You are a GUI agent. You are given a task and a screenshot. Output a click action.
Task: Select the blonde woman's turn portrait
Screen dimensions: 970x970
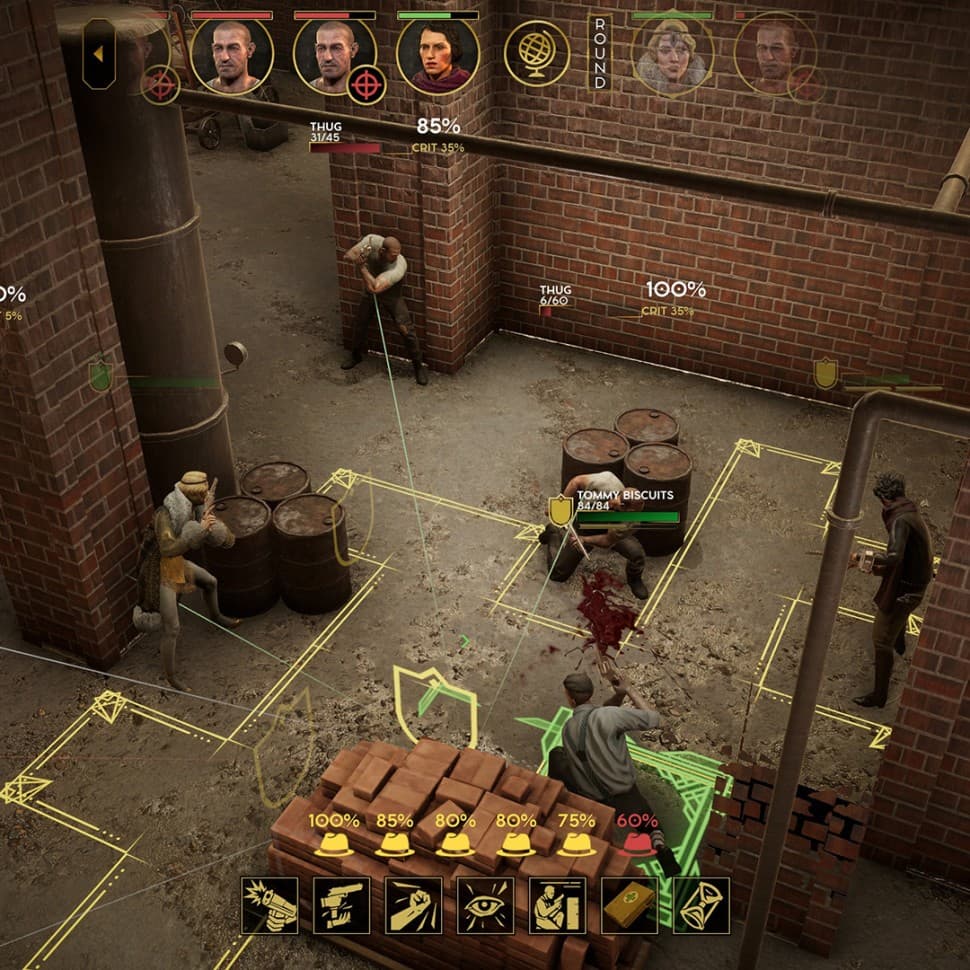(x=672, y=56)
